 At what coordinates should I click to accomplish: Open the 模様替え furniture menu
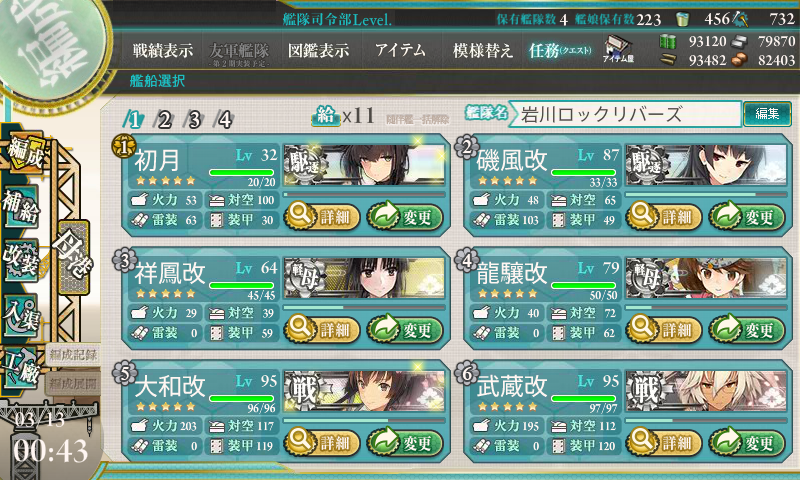tap(483, 50)
